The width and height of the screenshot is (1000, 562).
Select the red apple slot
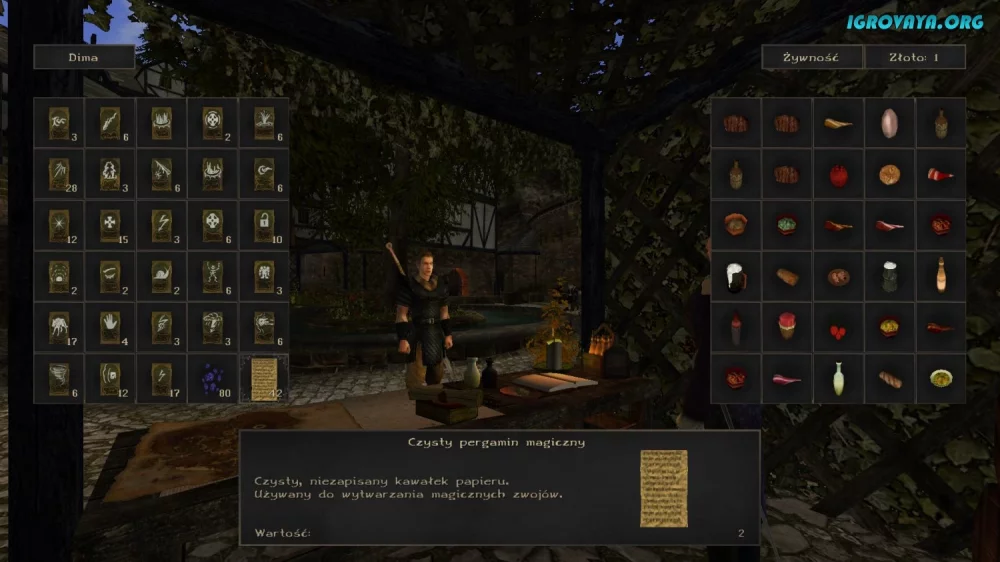pos(838,174)
